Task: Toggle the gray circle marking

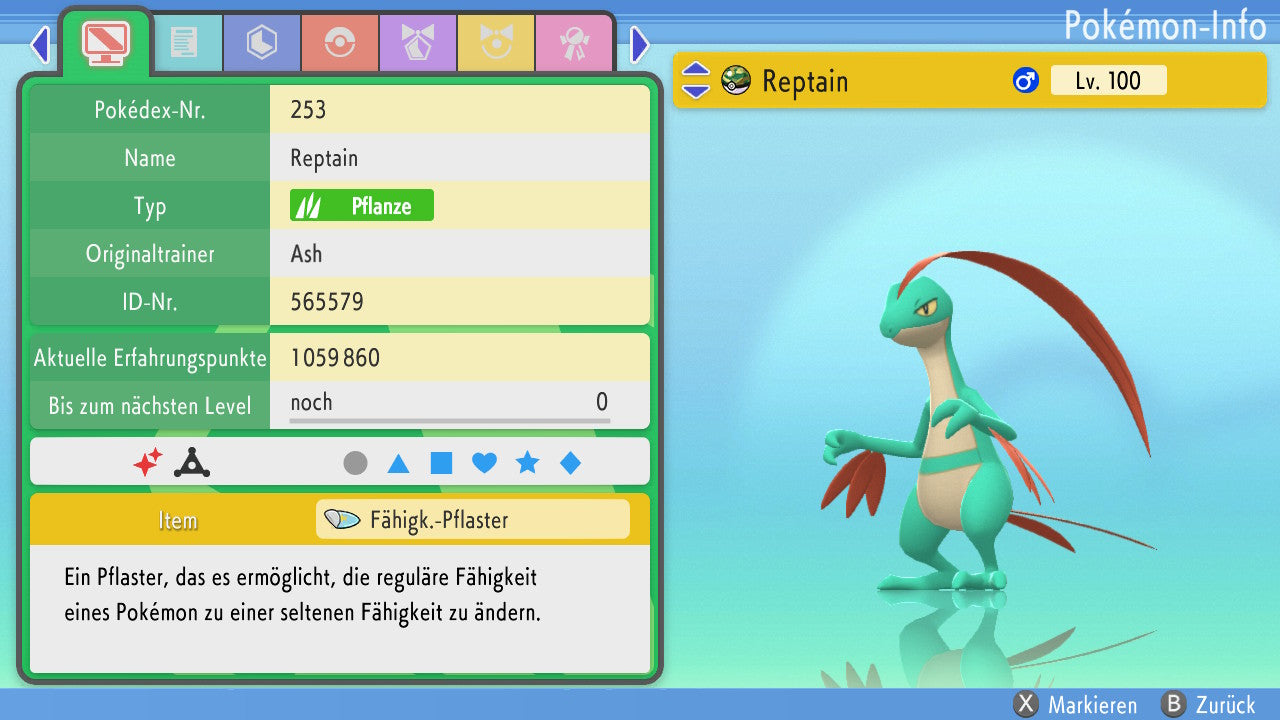Action: point(355,463)
